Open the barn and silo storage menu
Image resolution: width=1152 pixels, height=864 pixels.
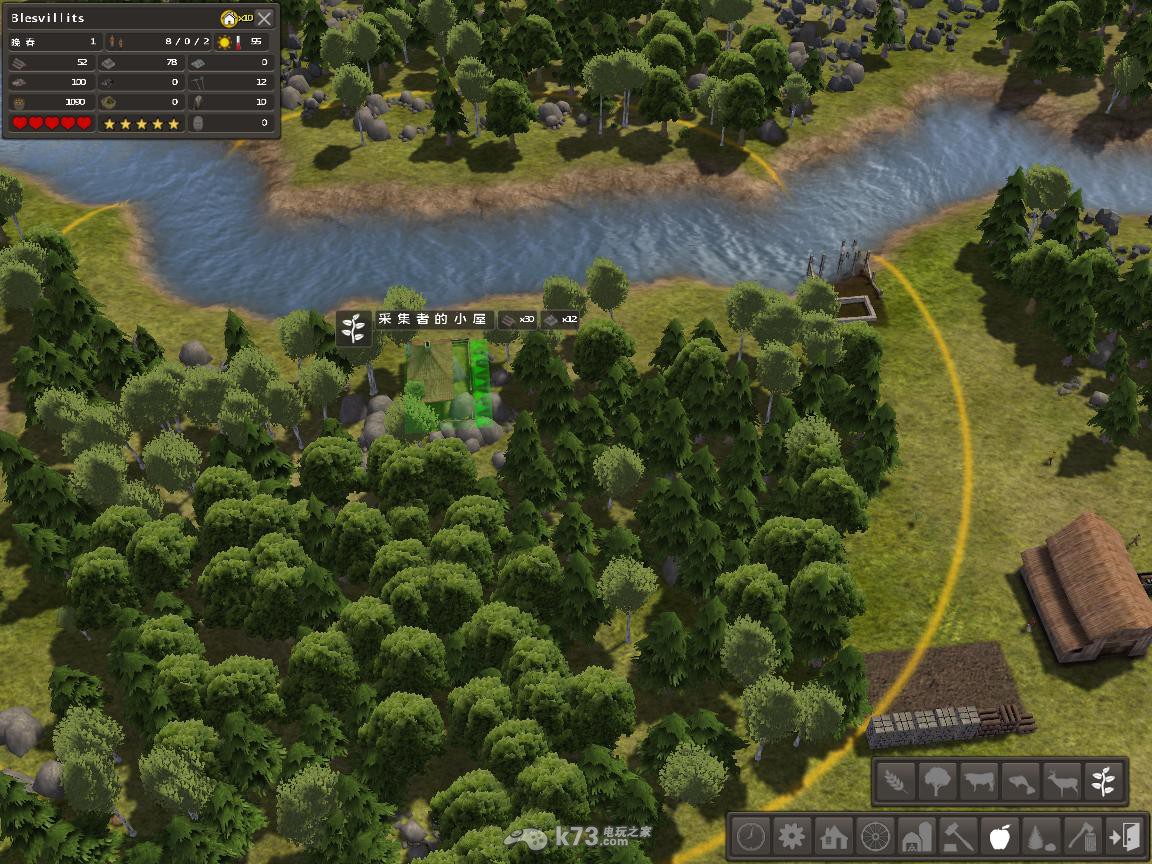click(x=917, y=835)
